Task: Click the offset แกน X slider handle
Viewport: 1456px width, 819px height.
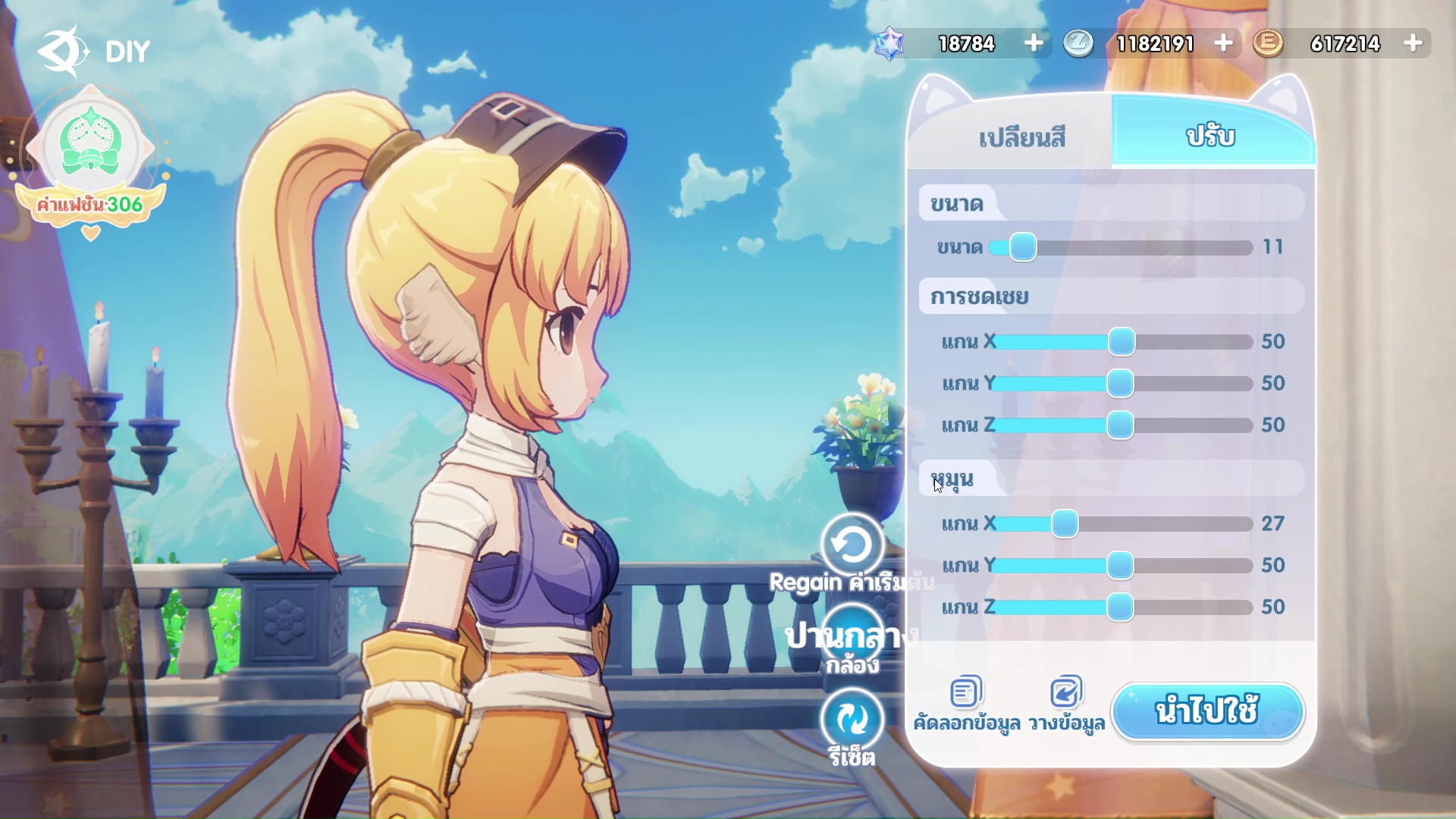Action: pyautogui.click(x=1122, y=342)
